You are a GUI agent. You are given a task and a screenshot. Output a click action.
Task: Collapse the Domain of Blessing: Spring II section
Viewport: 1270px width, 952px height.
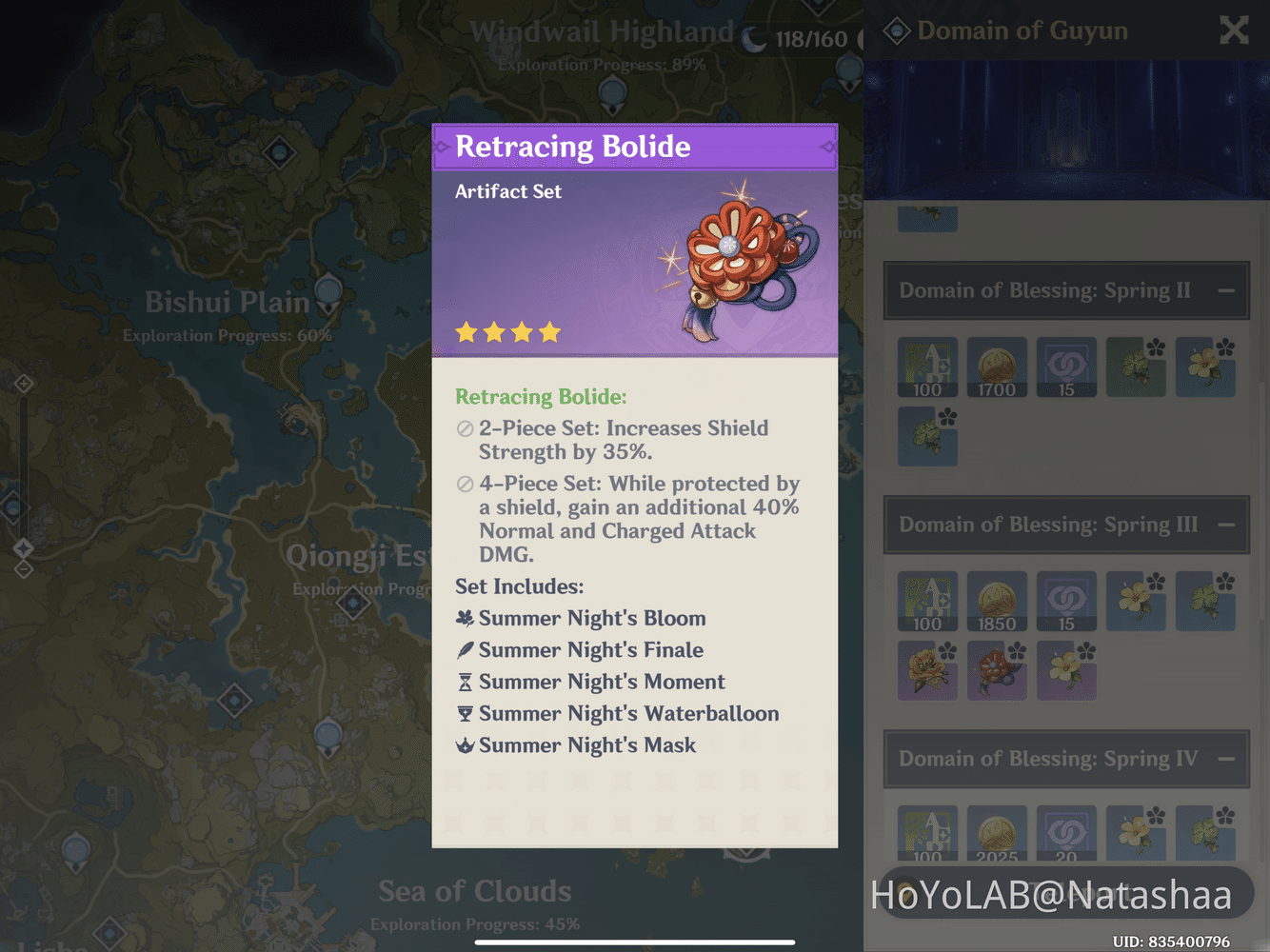click(x=1225, y=290)
